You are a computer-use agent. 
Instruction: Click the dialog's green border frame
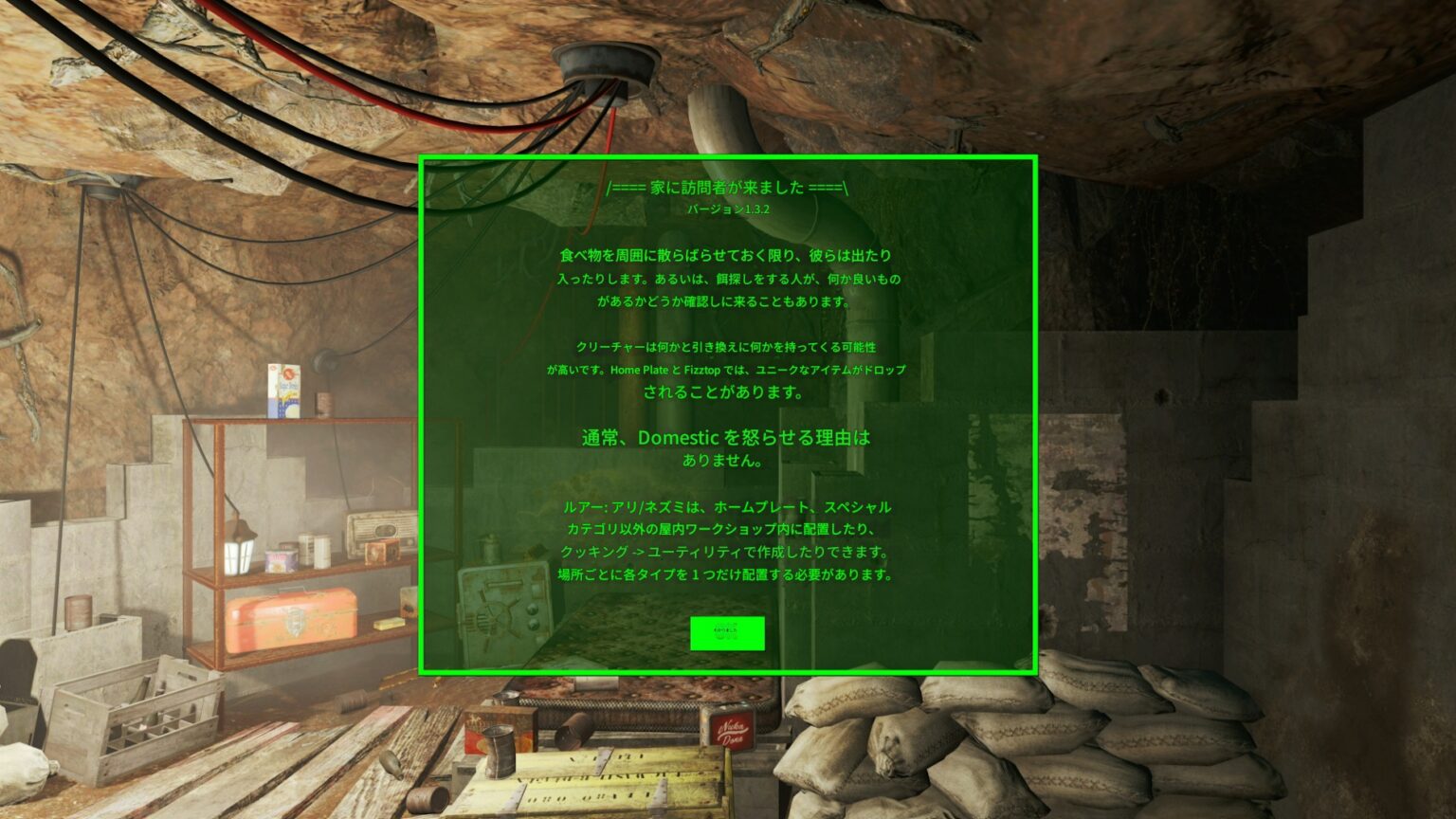730,155
